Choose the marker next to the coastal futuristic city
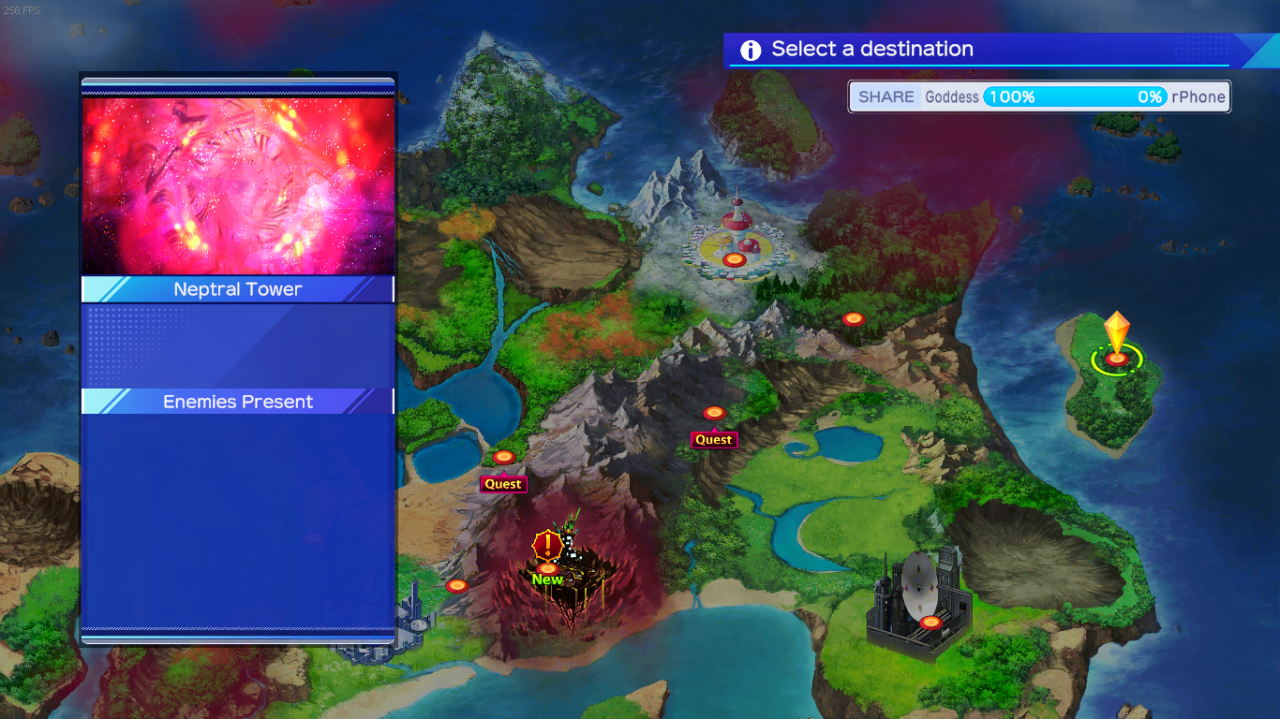 457,585
